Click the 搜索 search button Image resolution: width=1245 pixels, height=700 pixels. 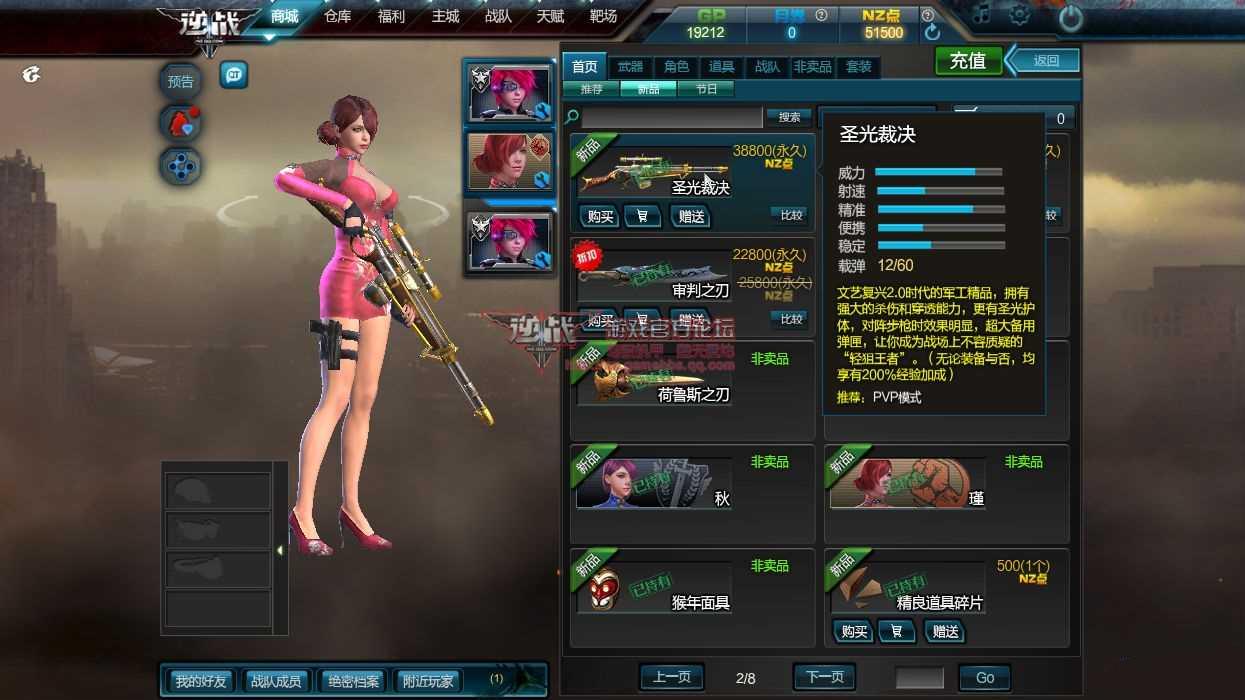tap(789, 117)
